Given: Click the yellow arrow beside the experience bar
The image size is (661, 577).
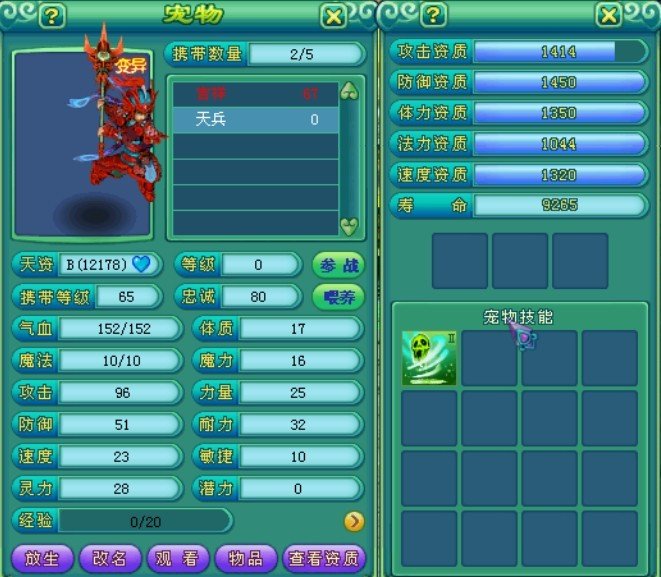Looking at the screenshot, I should coord(353,520).
